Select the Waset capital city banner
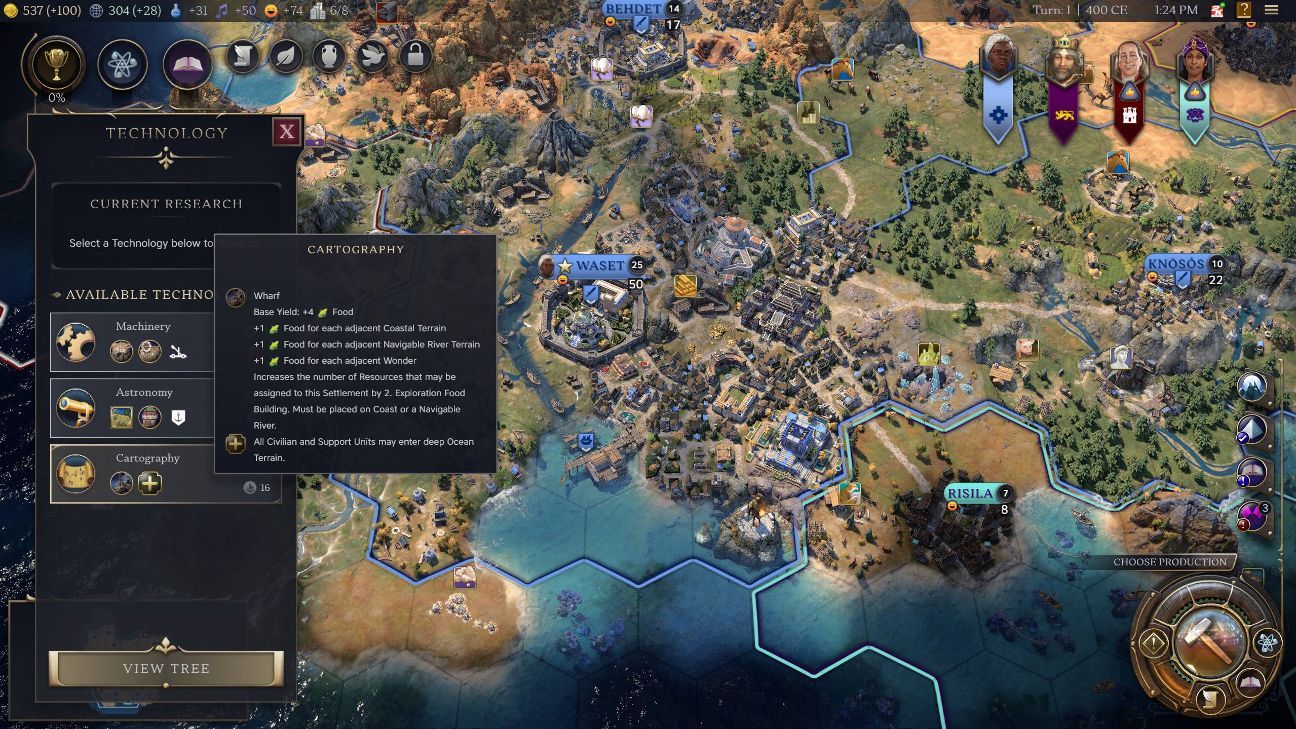Image resolution: width=1296 pixels, height=729 pixels. 599,266
